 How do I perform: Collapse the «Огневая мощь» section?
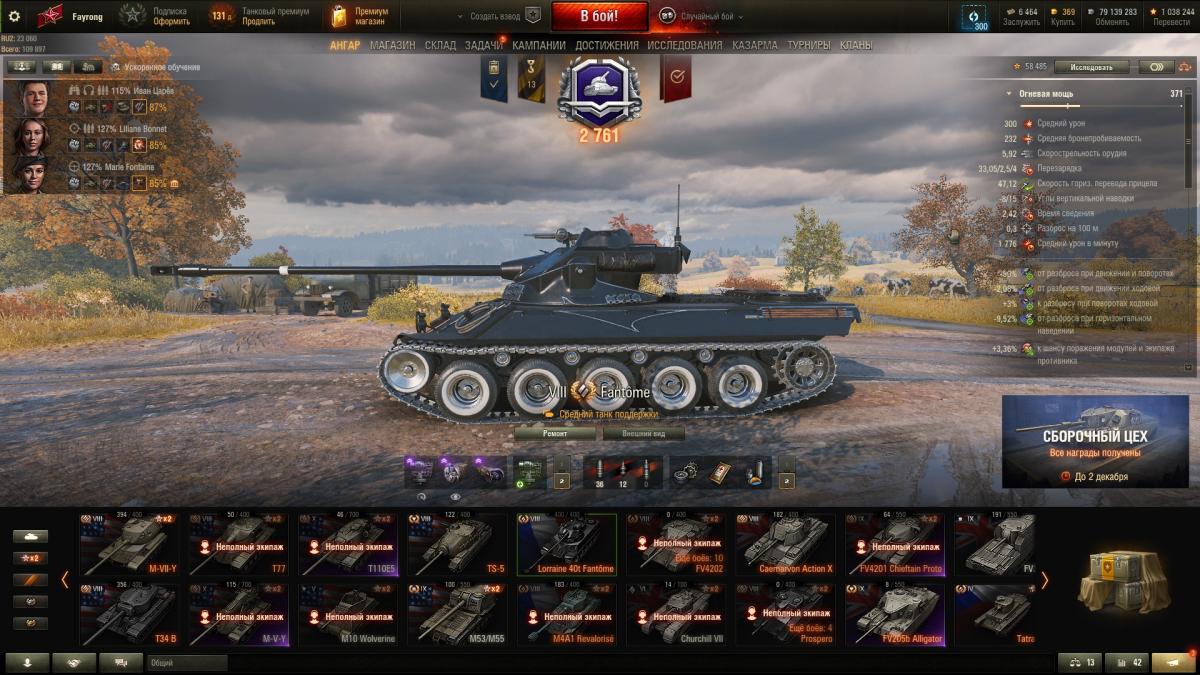1009,93
